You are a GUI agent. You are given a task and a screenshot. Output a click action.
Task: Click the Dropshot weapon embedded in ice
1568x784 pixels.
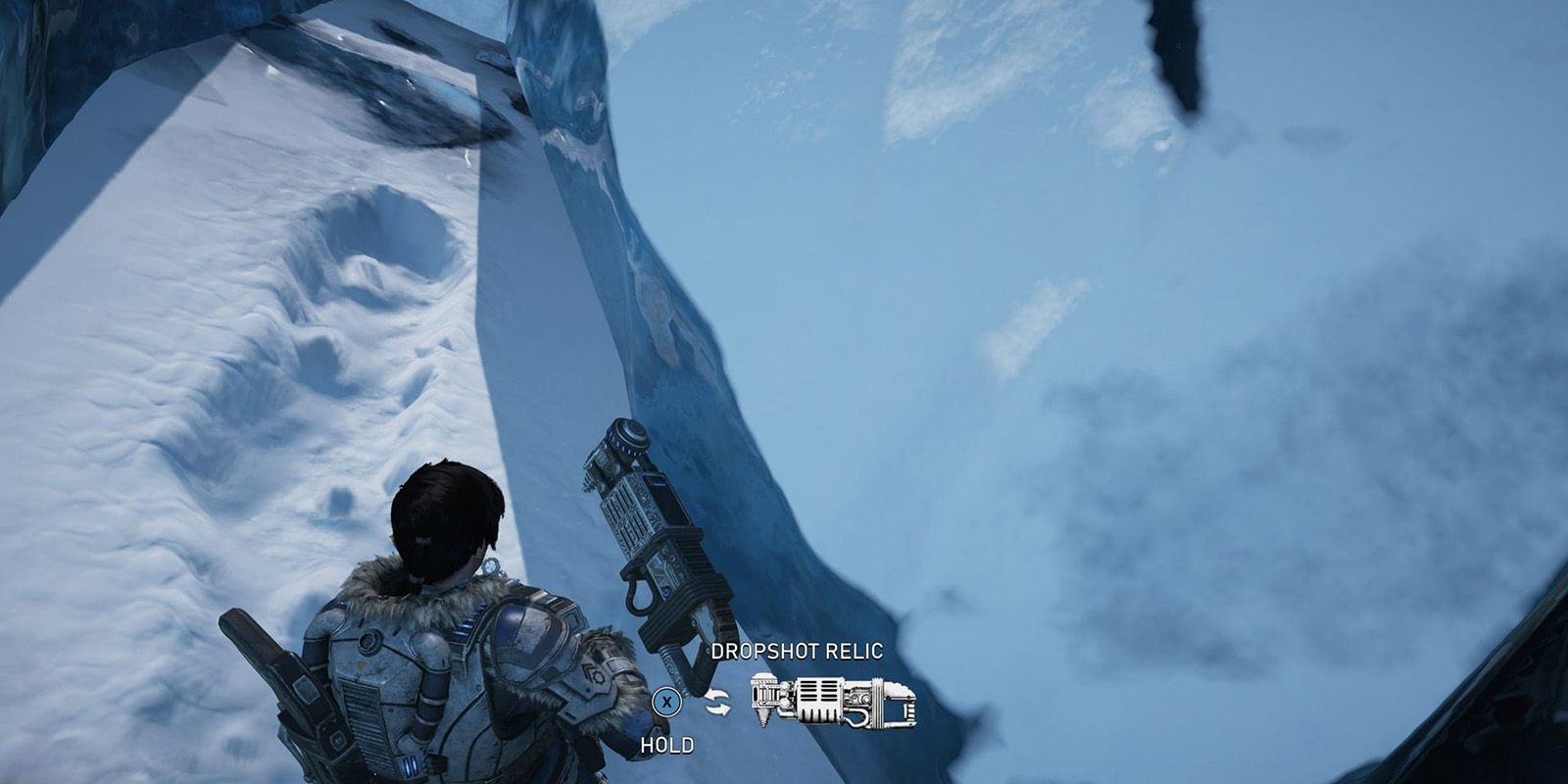(x=647, y=544)
